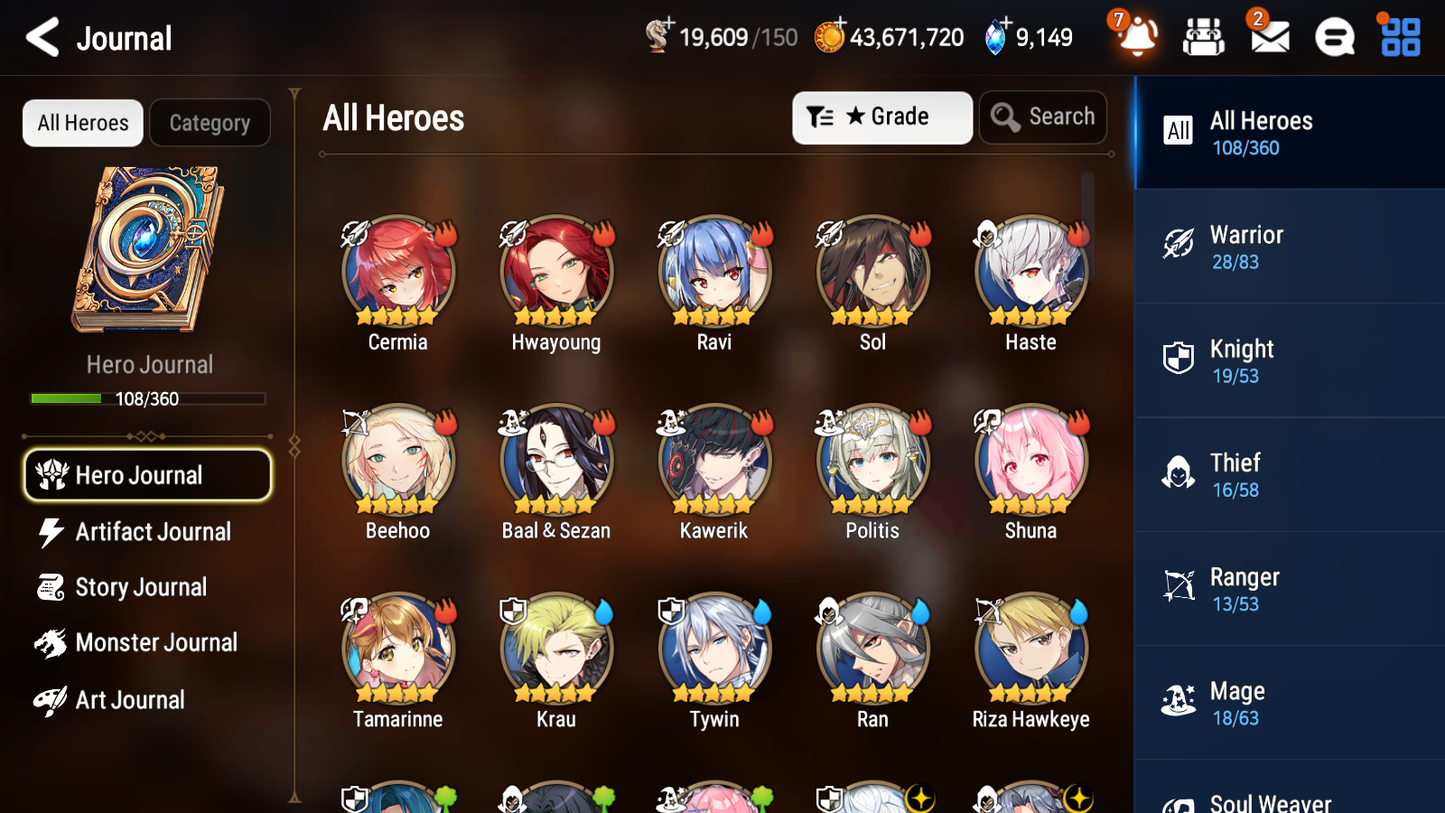Open the mail inbox

point(1268,36)
